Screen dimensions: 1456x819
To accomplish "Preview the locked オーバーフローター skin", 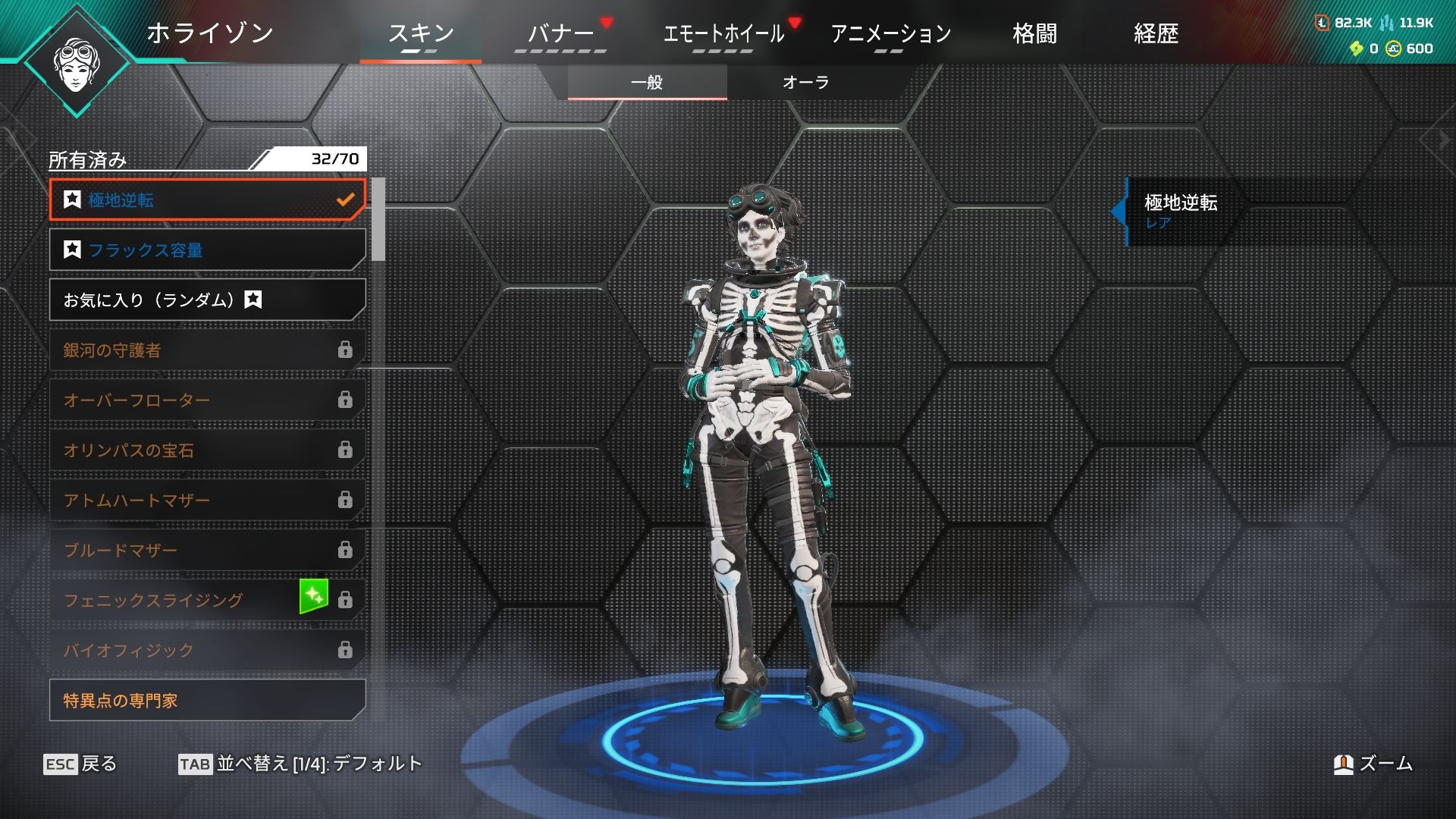I will coord(207,400).
